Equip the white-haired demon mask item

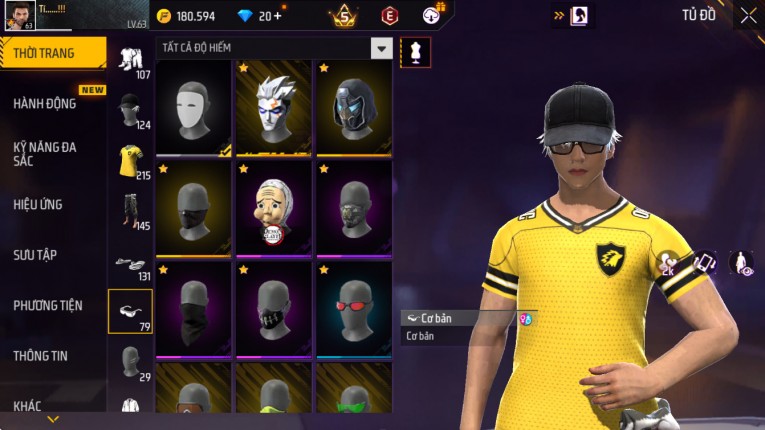click(274, 106)
